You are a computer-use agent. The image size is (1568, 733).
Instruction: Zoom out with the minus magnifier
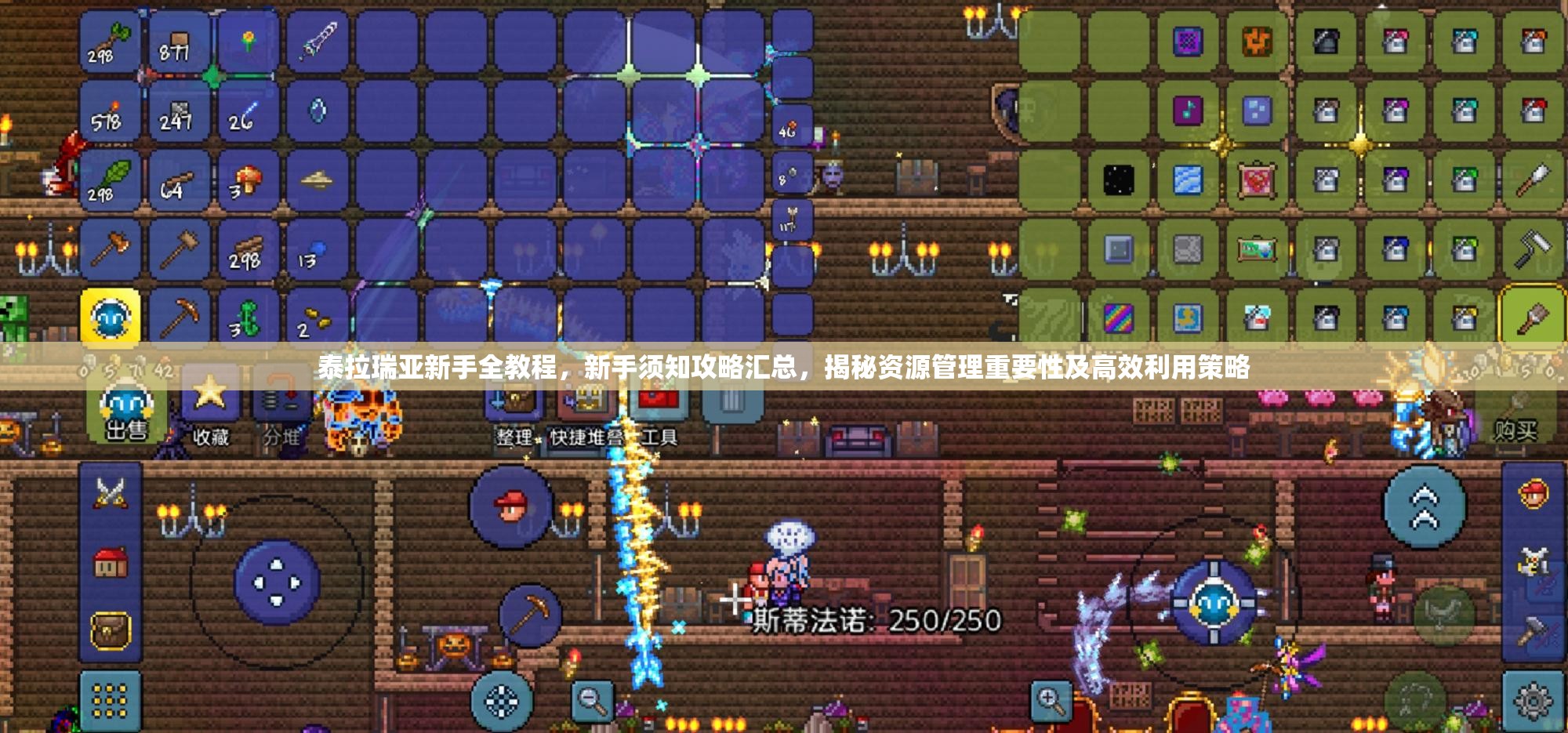click(592, 700)
